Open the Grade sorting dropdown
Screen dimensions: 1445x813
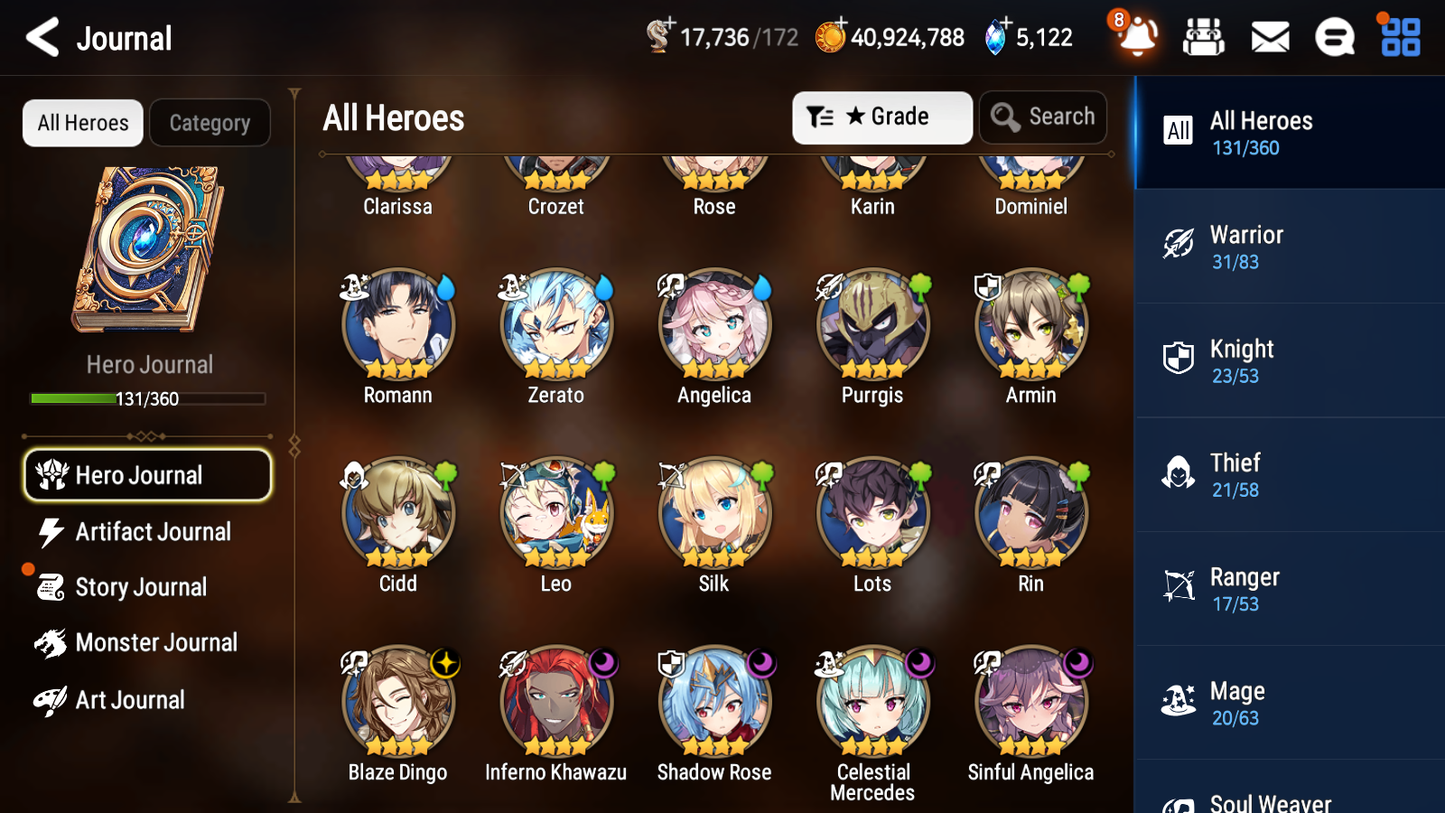coord(882,117)
